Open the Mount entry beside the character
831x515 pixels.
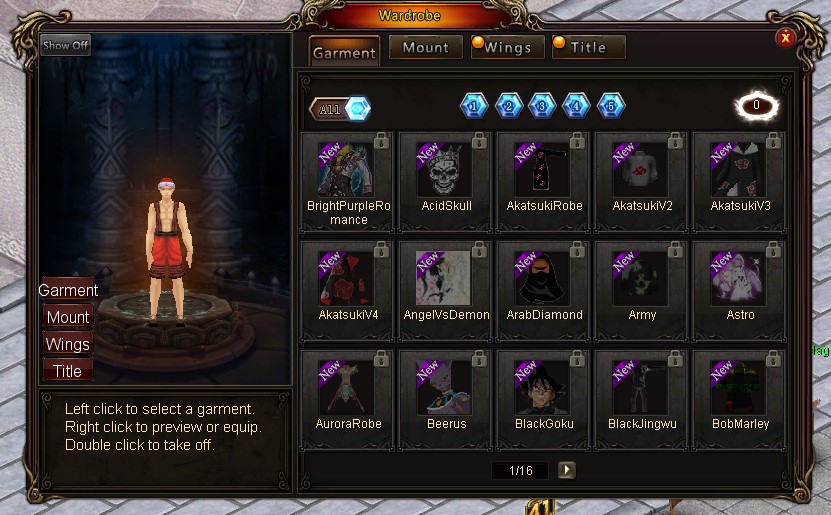(68, 317)
